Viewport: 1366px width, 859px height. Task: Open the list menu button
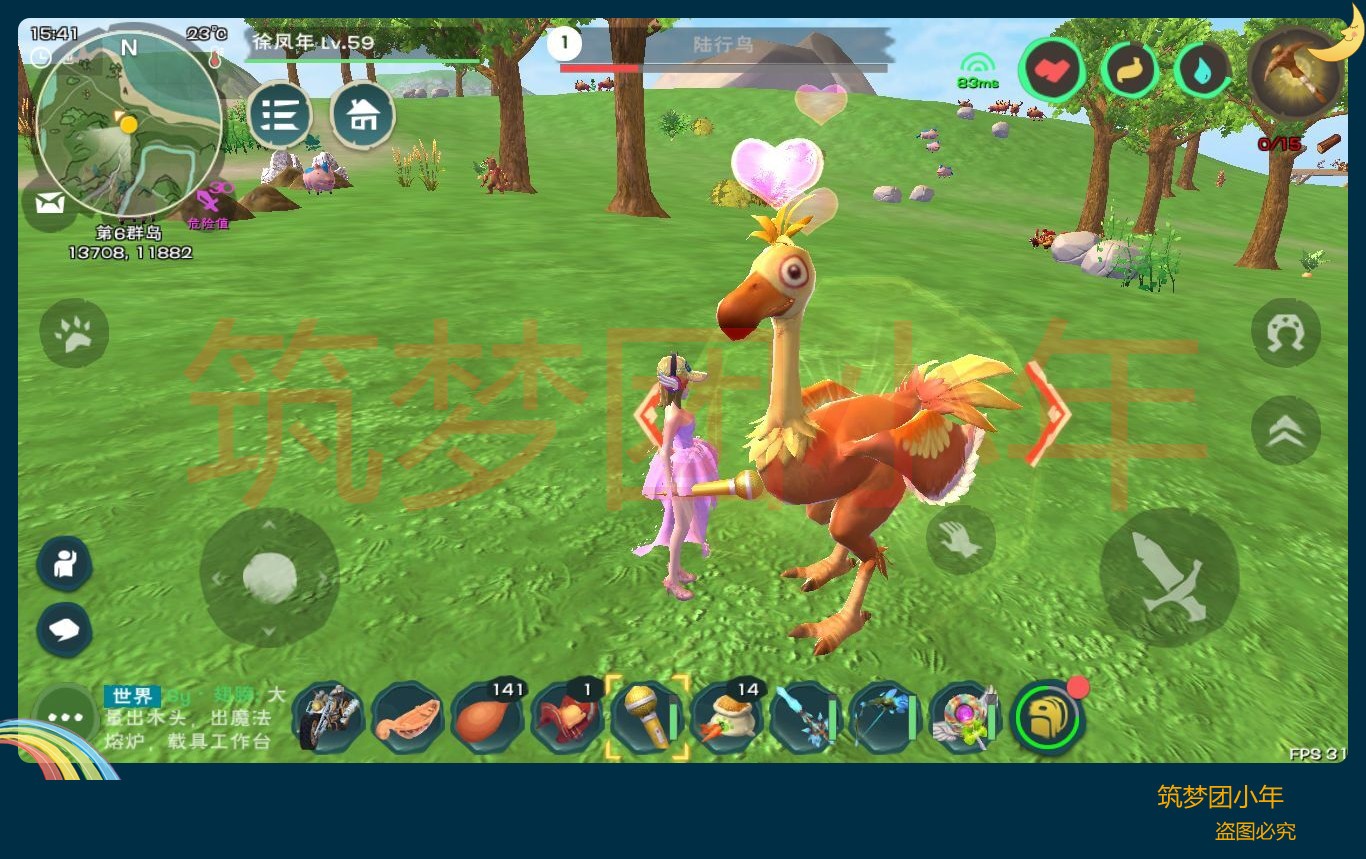pos(280,116)
